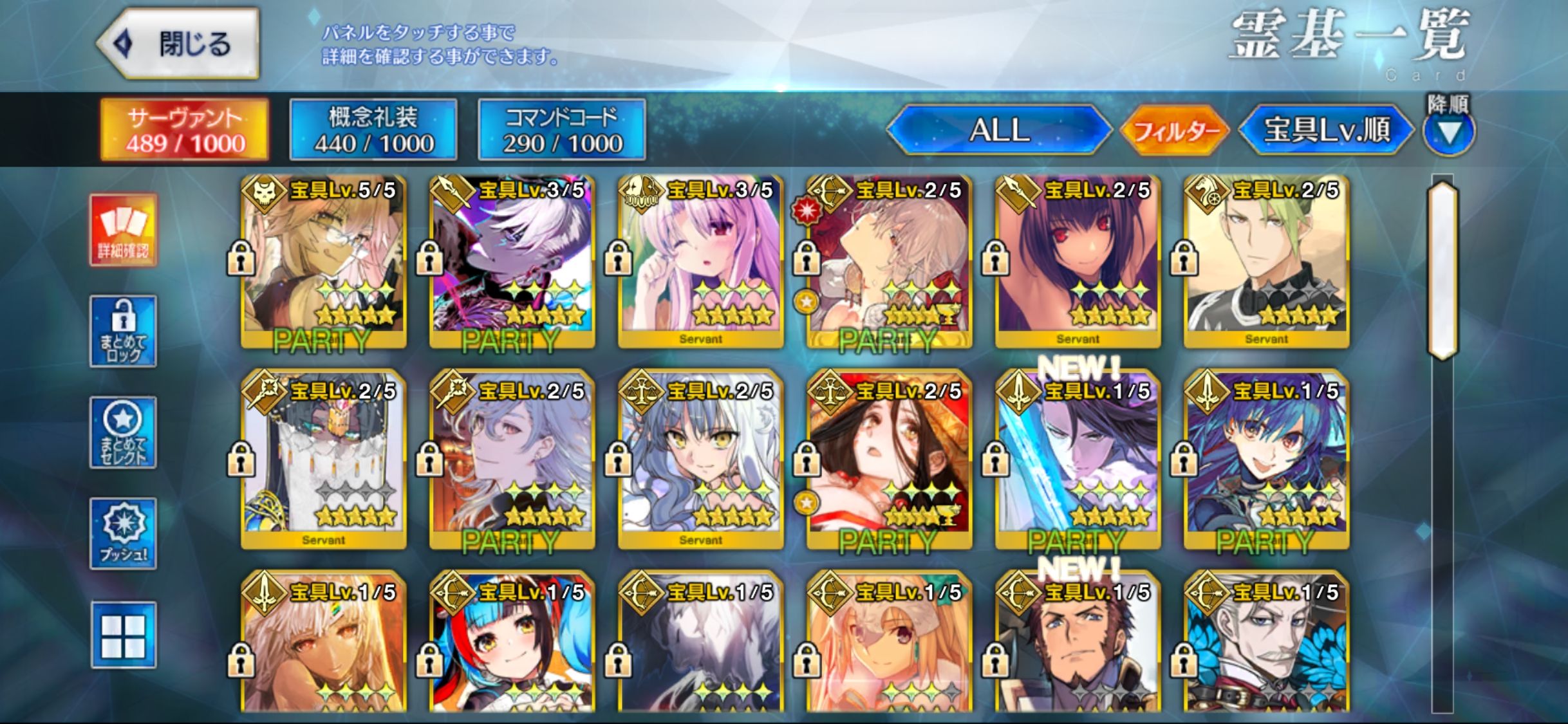Change grid display with four-square icon
Screen dimensions: 1568x724
[x=123, y=635]
